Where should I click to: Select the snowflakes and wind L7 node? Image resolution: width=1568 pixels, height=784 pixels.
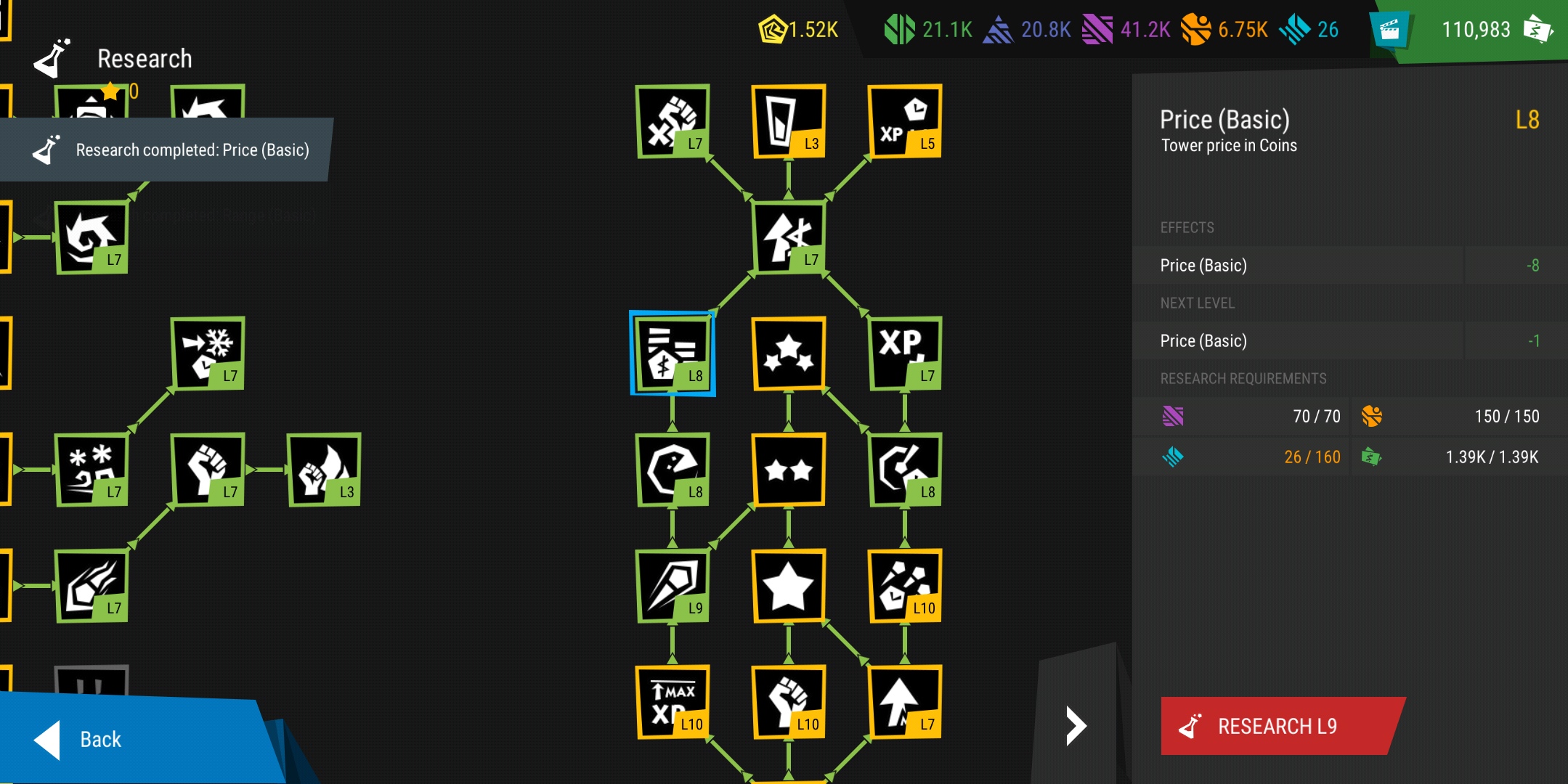click(92, 470)
